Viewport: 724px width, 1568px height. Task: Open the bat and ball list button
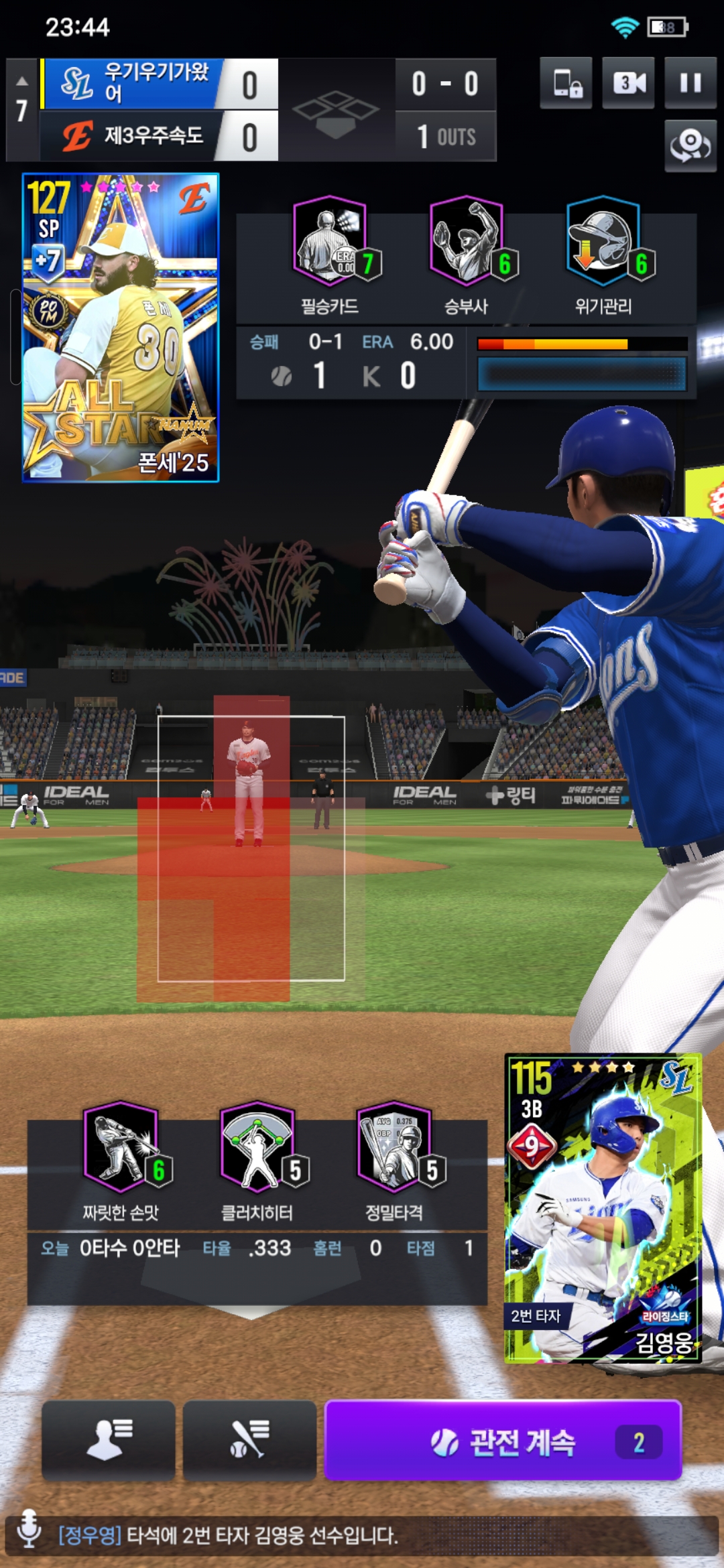pos(249,1439)
